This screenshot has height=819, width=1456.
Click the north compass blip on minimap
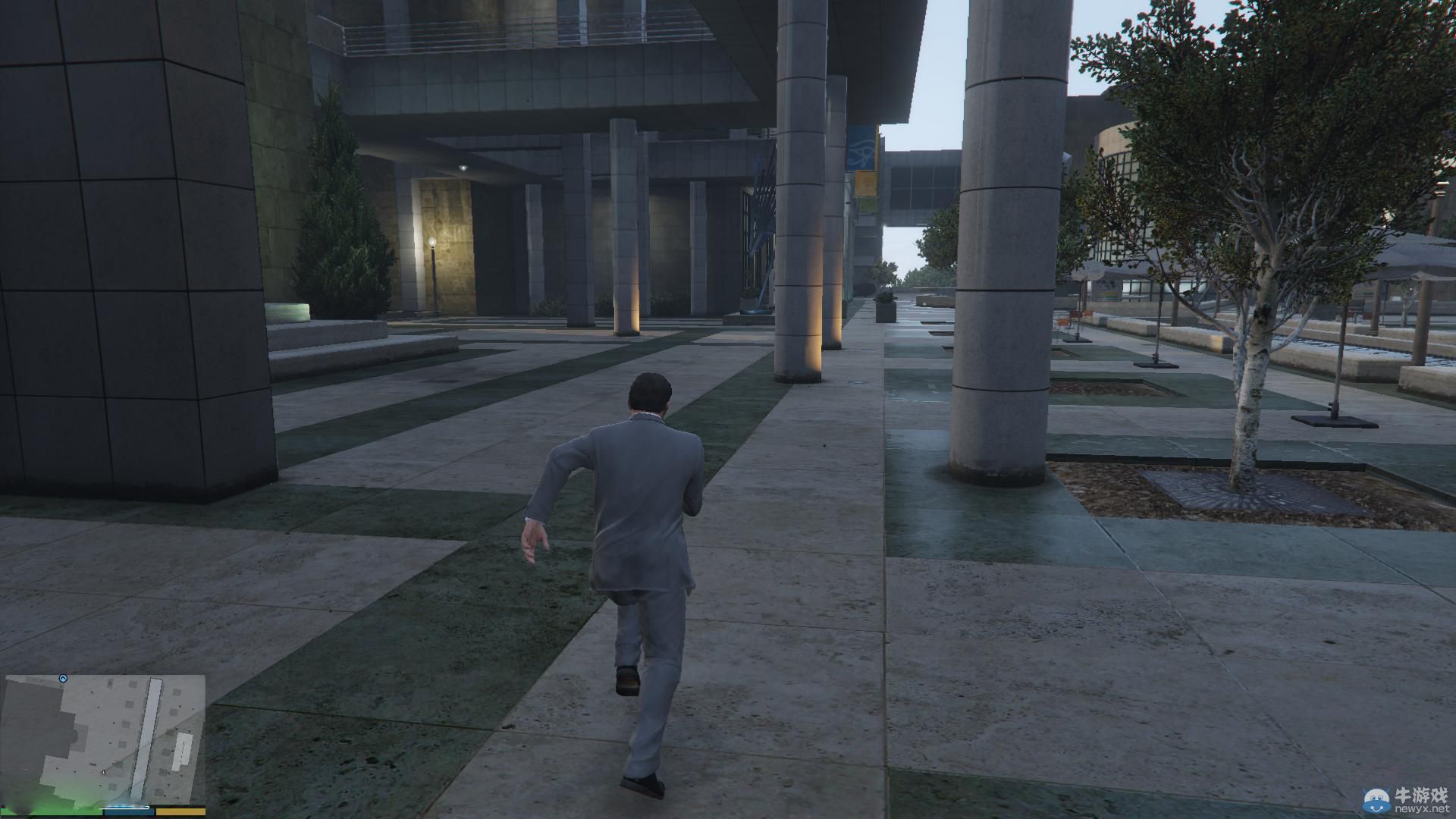[x=63, y=679]
